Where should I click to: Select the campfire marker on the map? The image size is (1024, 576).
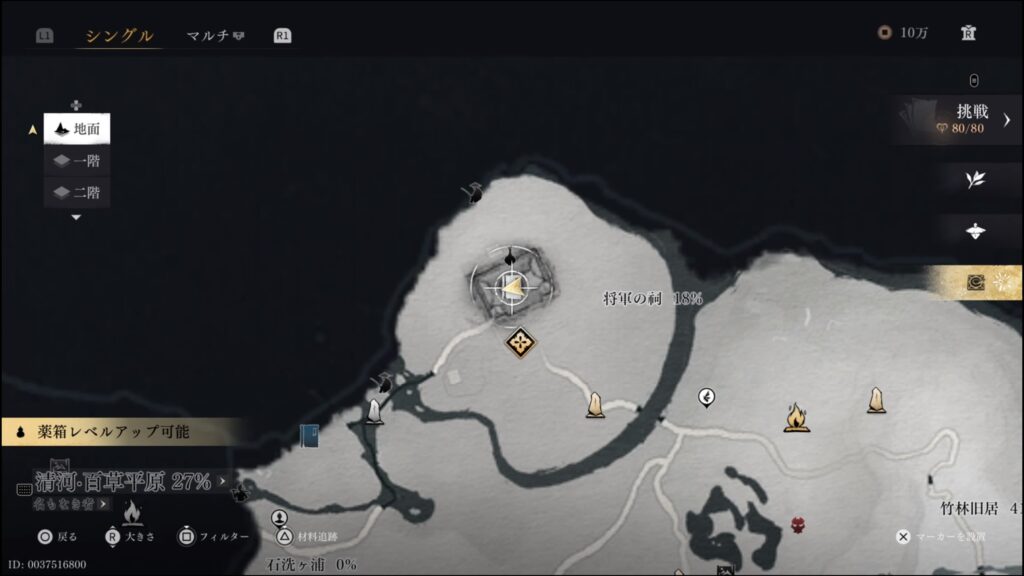pos(796,417)
